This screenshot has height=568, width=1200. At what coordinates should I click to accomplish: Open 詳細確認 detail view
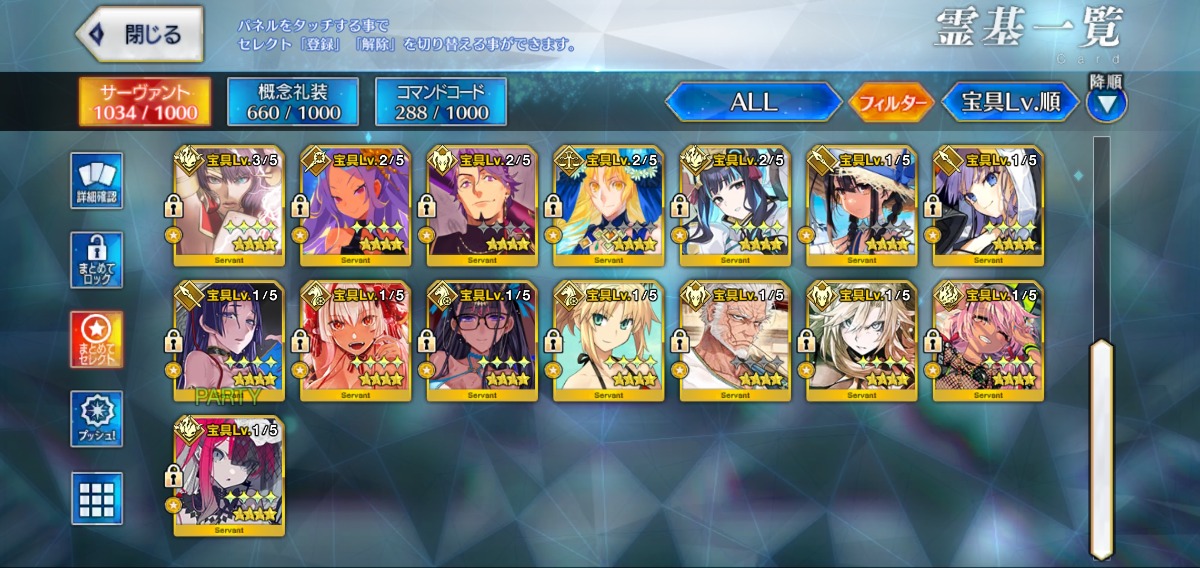(97, 180)
